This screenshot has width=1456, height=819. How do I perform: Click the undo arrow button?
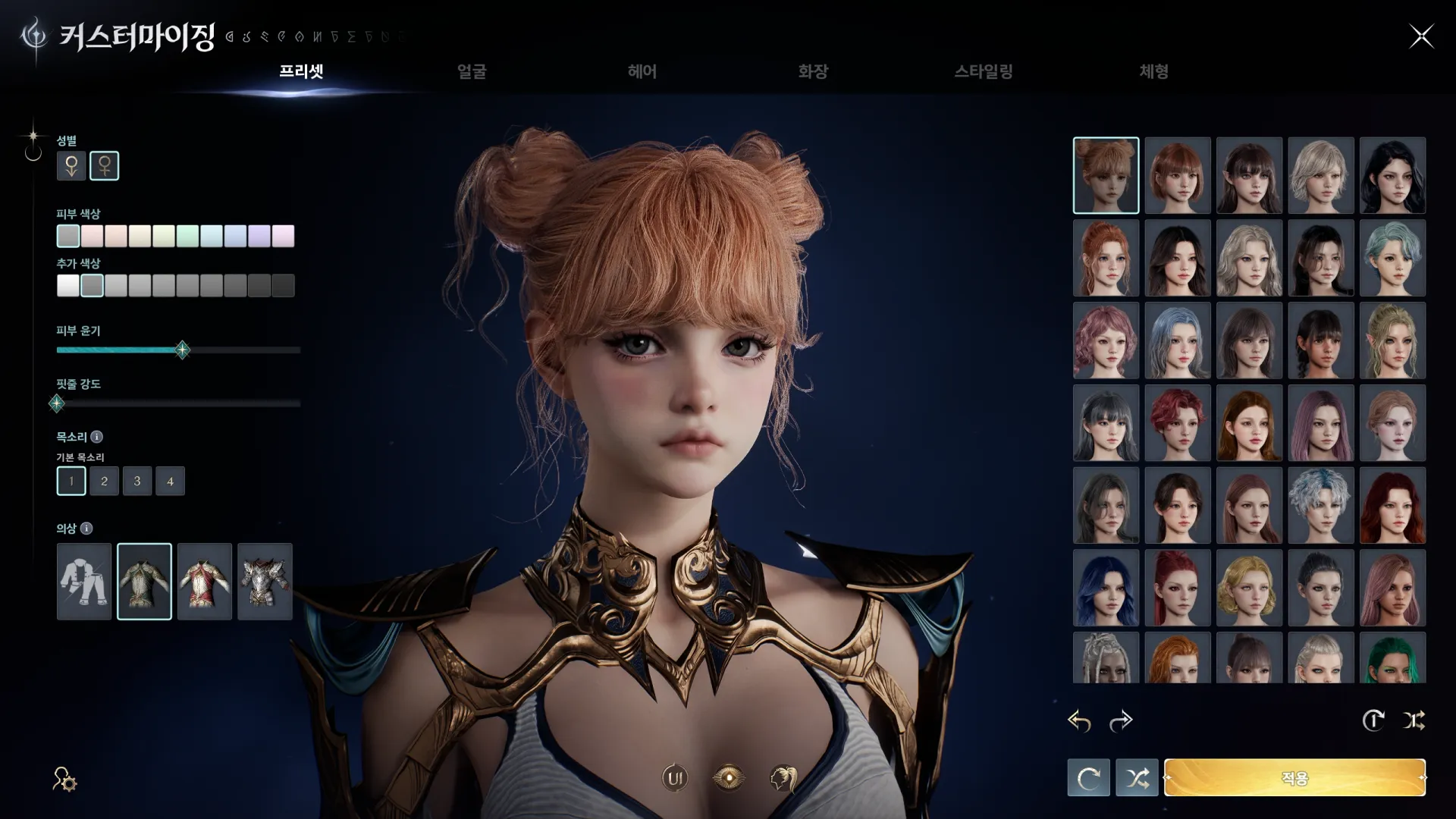(x=1079, y=720)
